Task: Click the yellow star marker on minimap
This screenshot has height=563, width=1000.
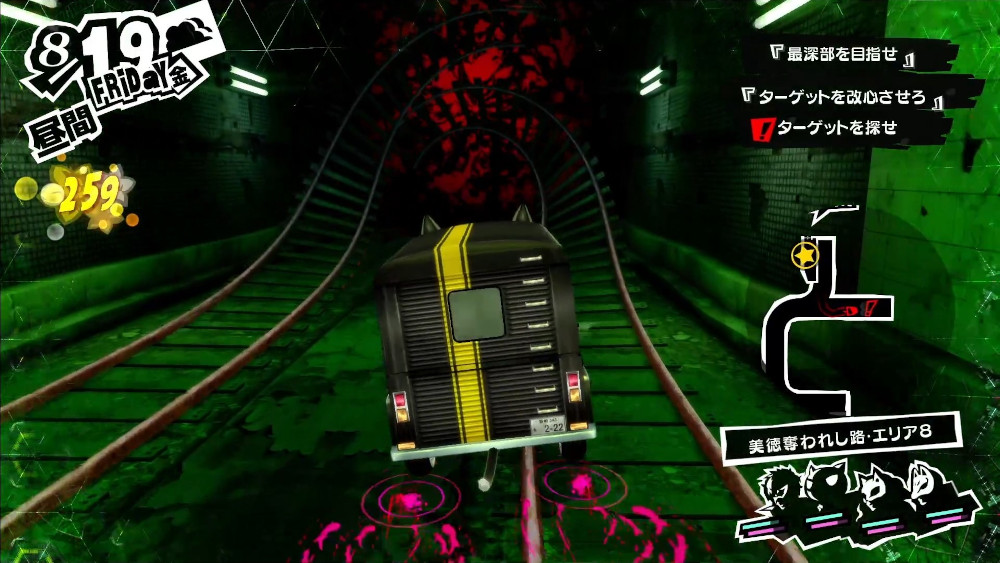Action: click(803, 256)
